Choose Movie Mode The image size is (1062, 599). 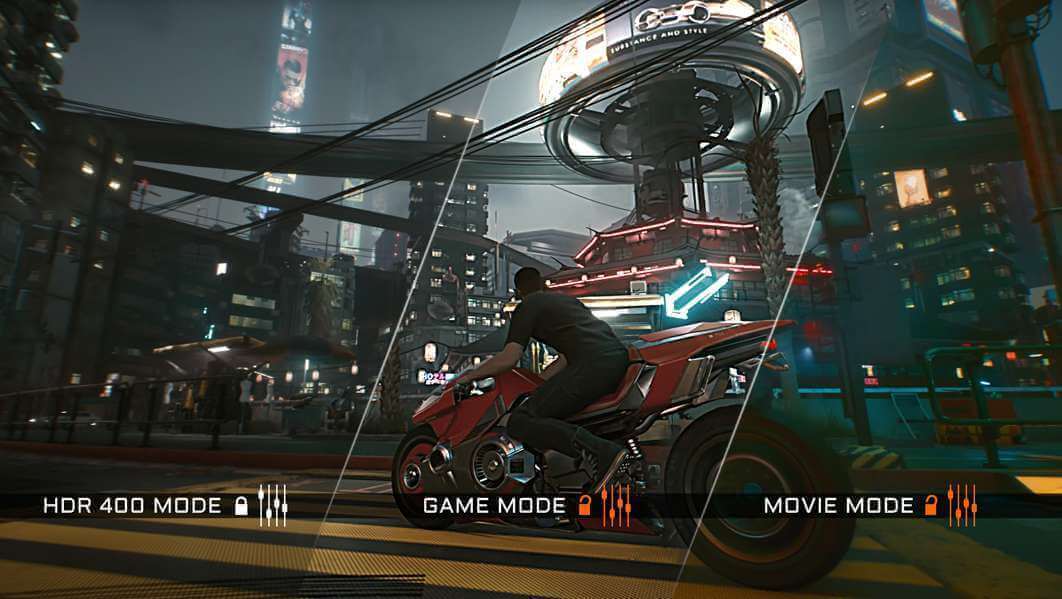click(838, 505)
